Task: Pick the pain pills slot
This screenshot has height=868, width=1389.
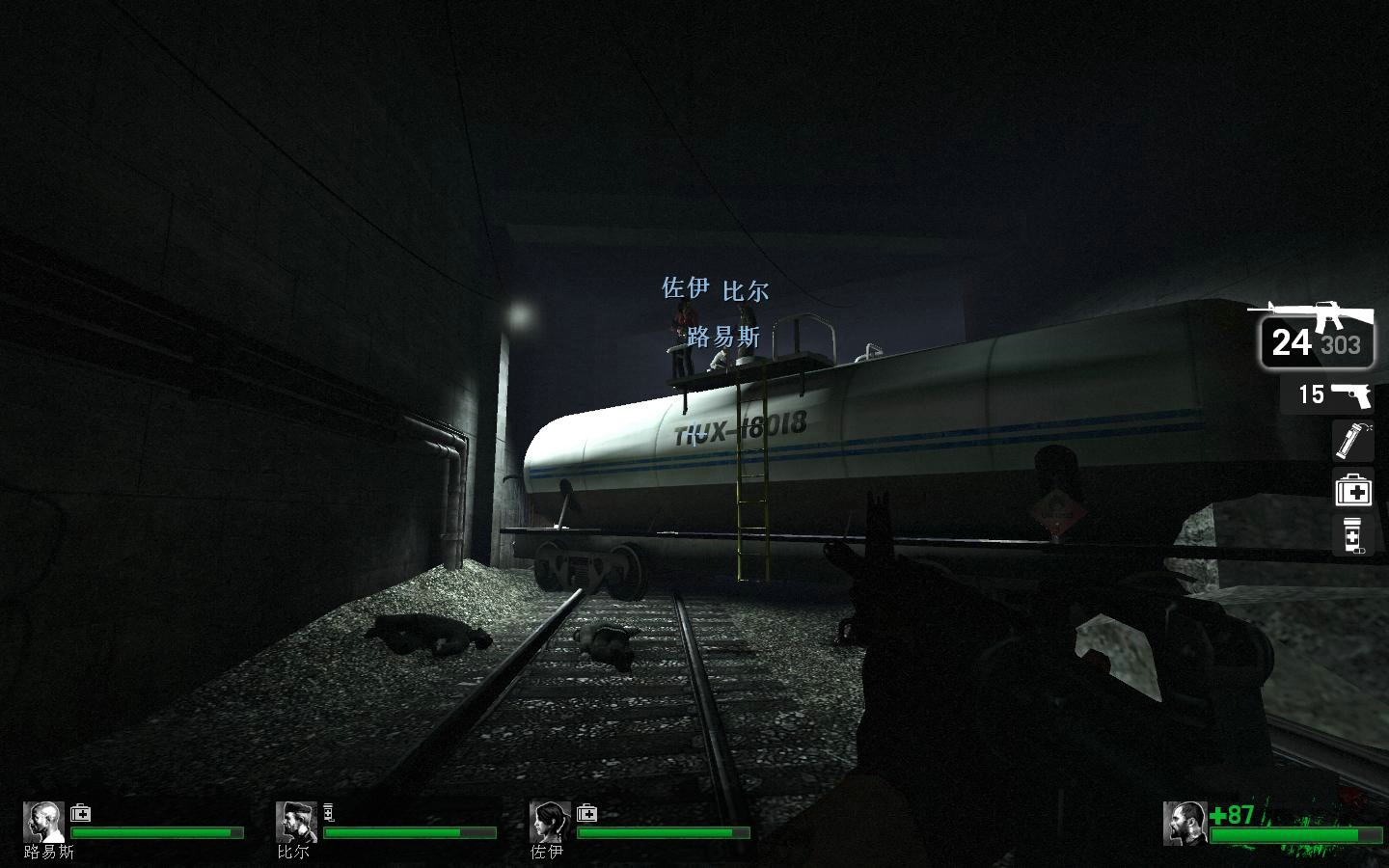Action: (x=1352, y=535)
